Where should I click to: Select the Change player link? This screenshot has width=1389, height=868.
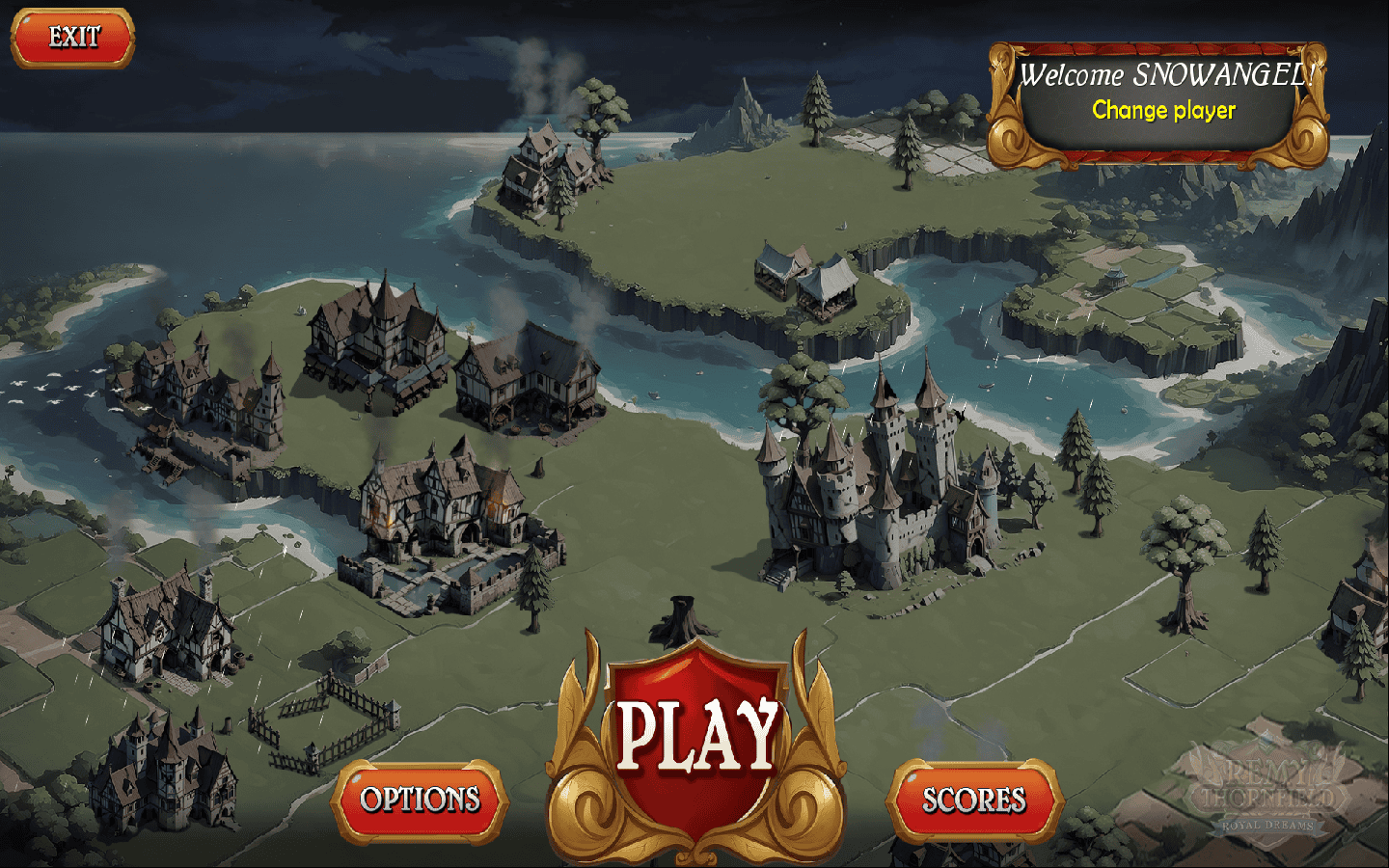[1163, 111]
